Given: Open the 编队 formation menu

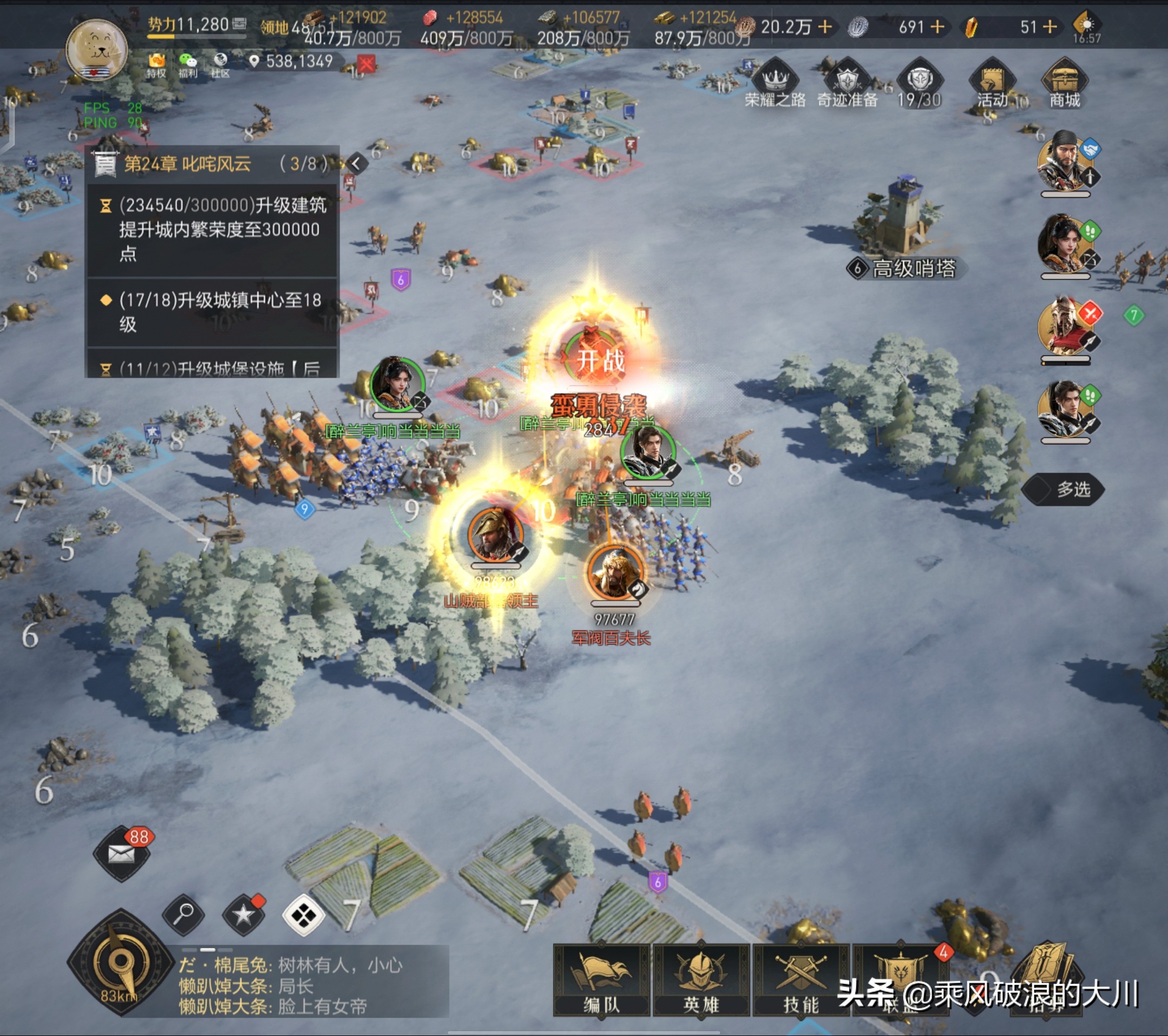Looking at the screenshot, I should (601, 980).
